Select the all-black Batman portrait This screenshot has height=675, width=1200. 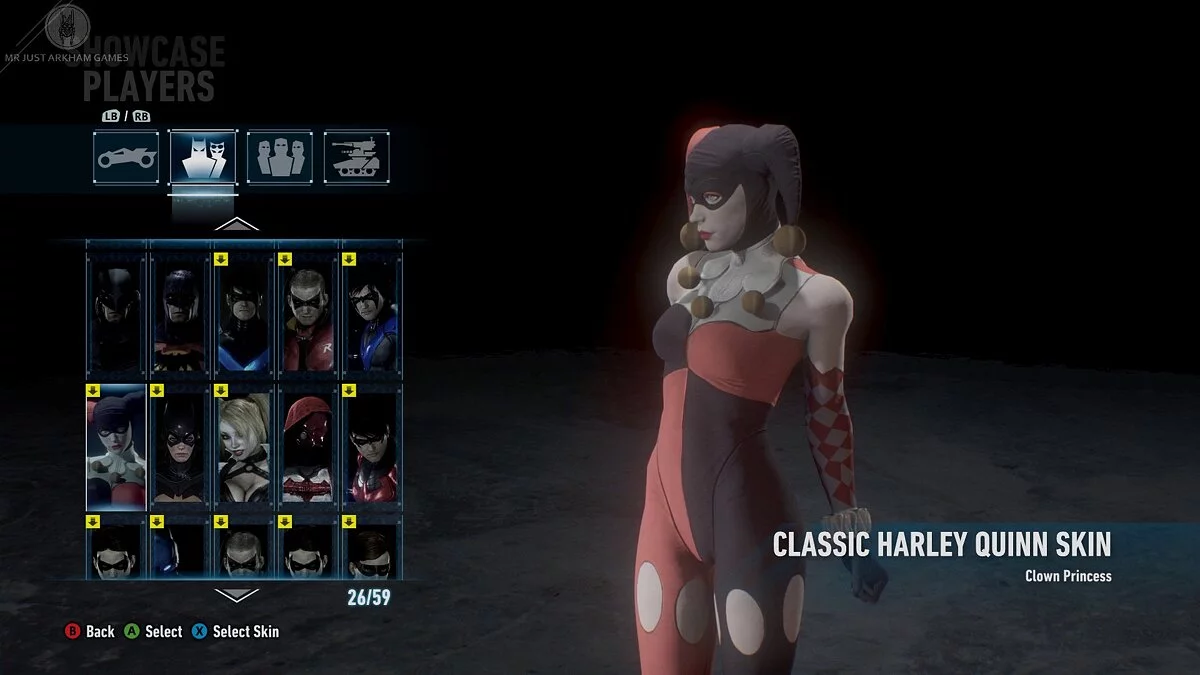tap(116, 312)
